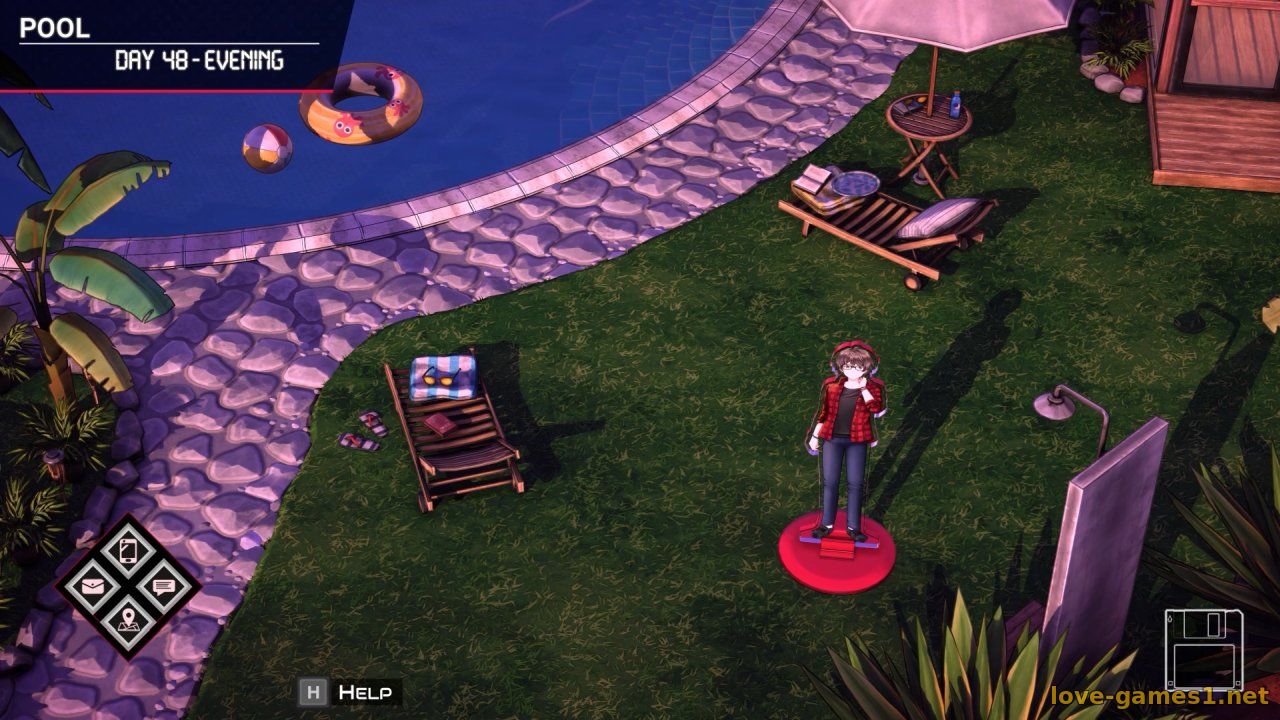Viewport: 1280px width, 720px height.
Task: Save the game with the floppy disk
Action: [1203, 649]
